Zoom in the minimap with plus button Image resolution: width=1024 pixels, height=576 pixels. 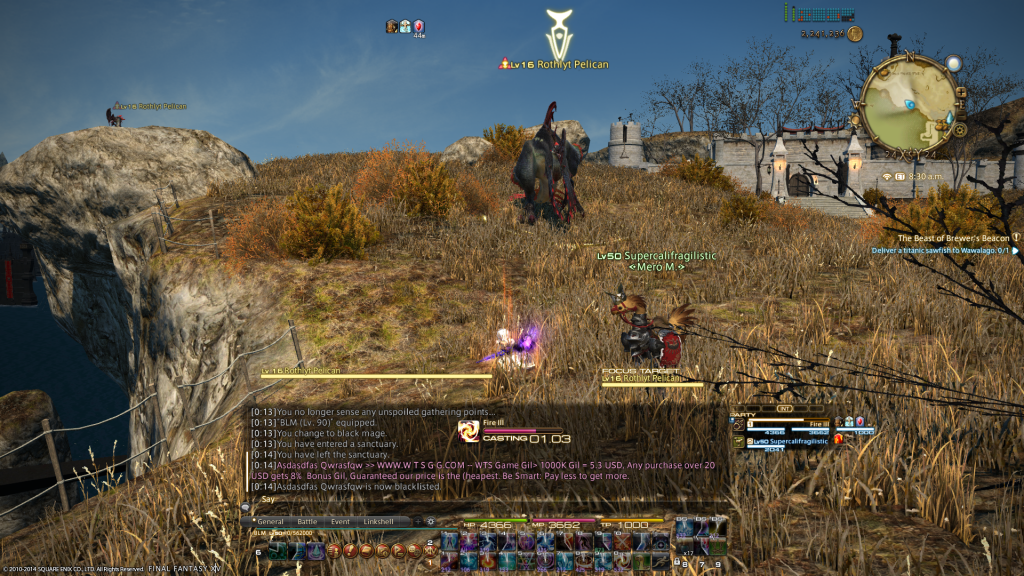960,94
